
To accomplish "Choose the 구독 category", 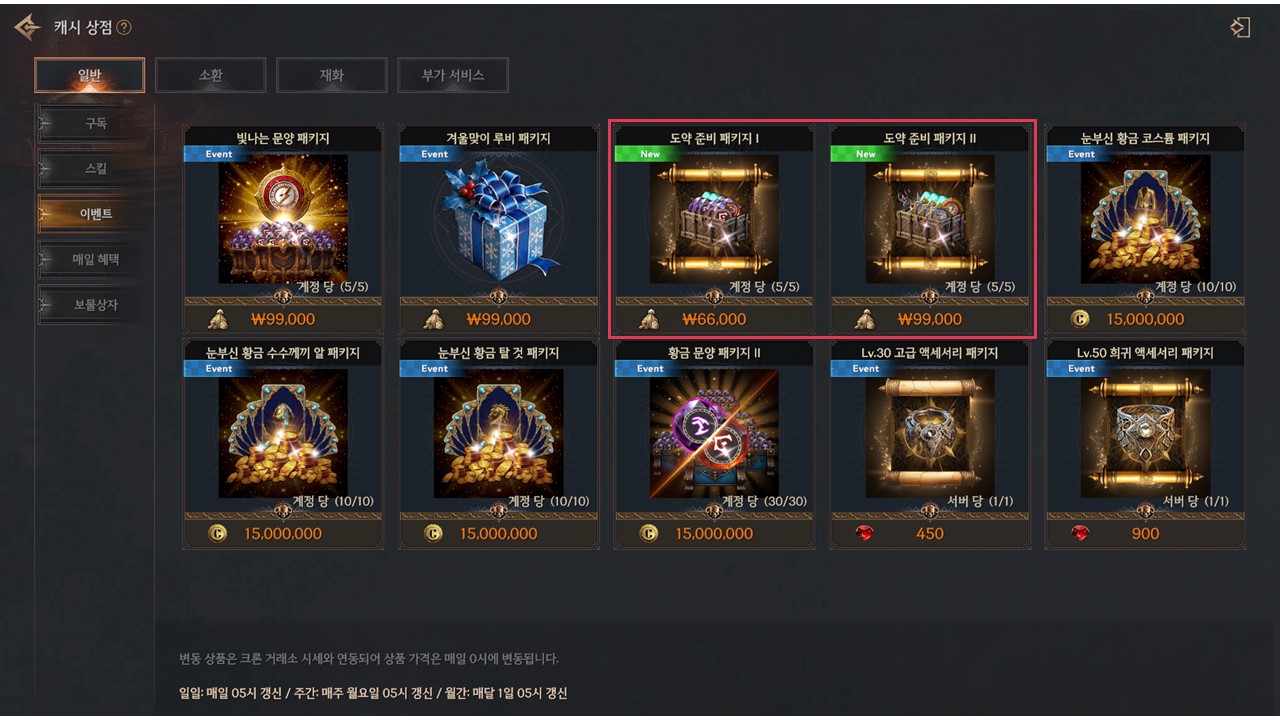I will point(95,123).
